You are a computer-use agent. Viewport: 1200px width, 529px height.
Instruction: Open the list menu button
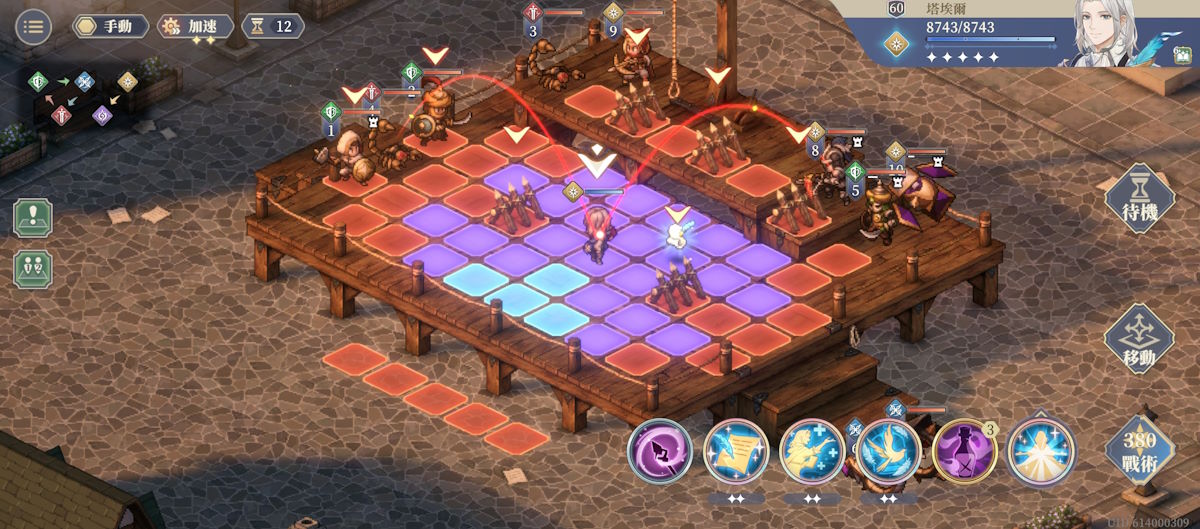tap(33, 26)
